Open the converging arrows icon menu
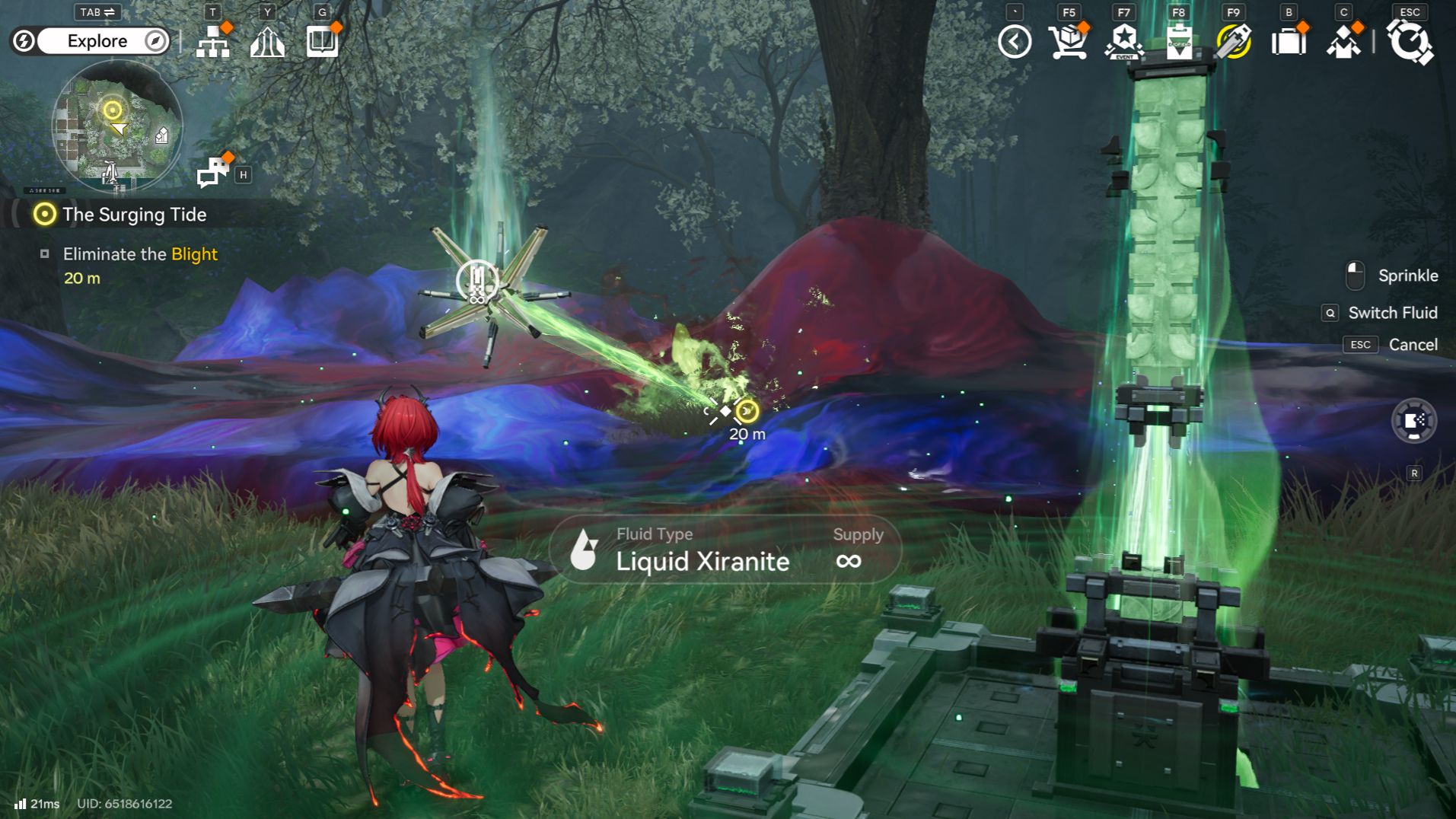The height and width of the screenshot is (819, 1456). [267, 42]
